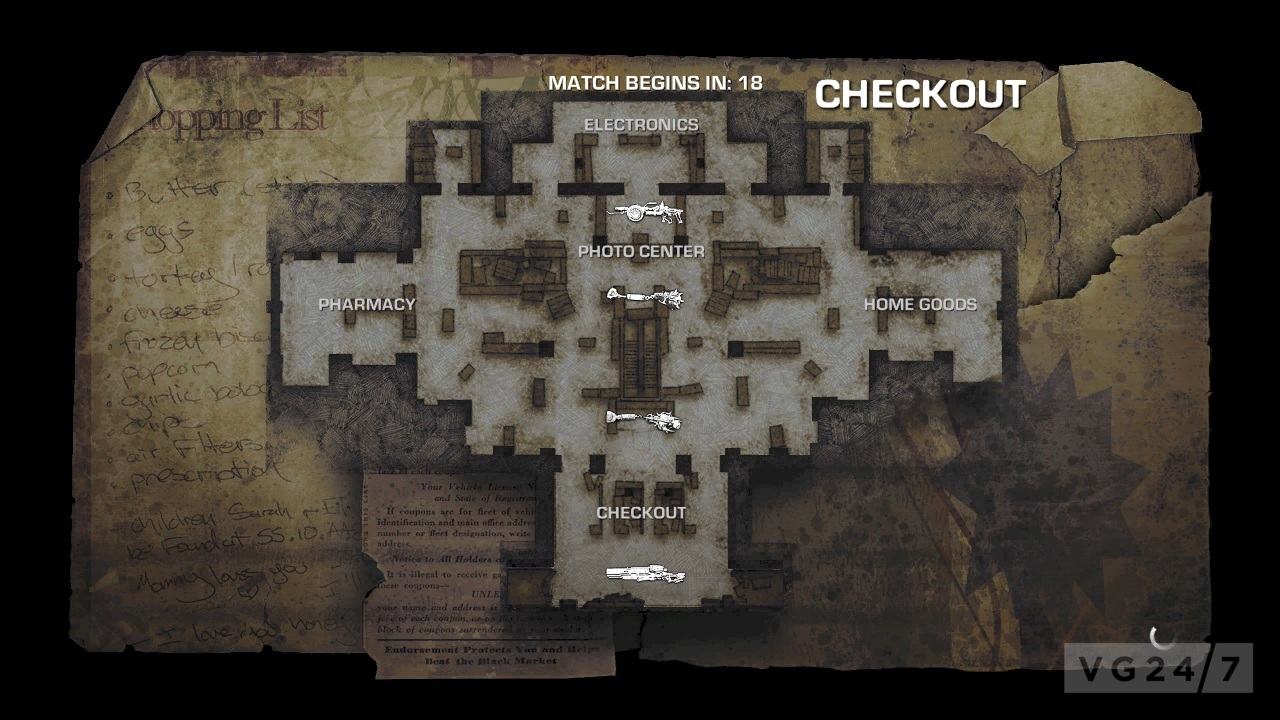Click the Torque Bow icon below Photo Center

tap(645, 297)
